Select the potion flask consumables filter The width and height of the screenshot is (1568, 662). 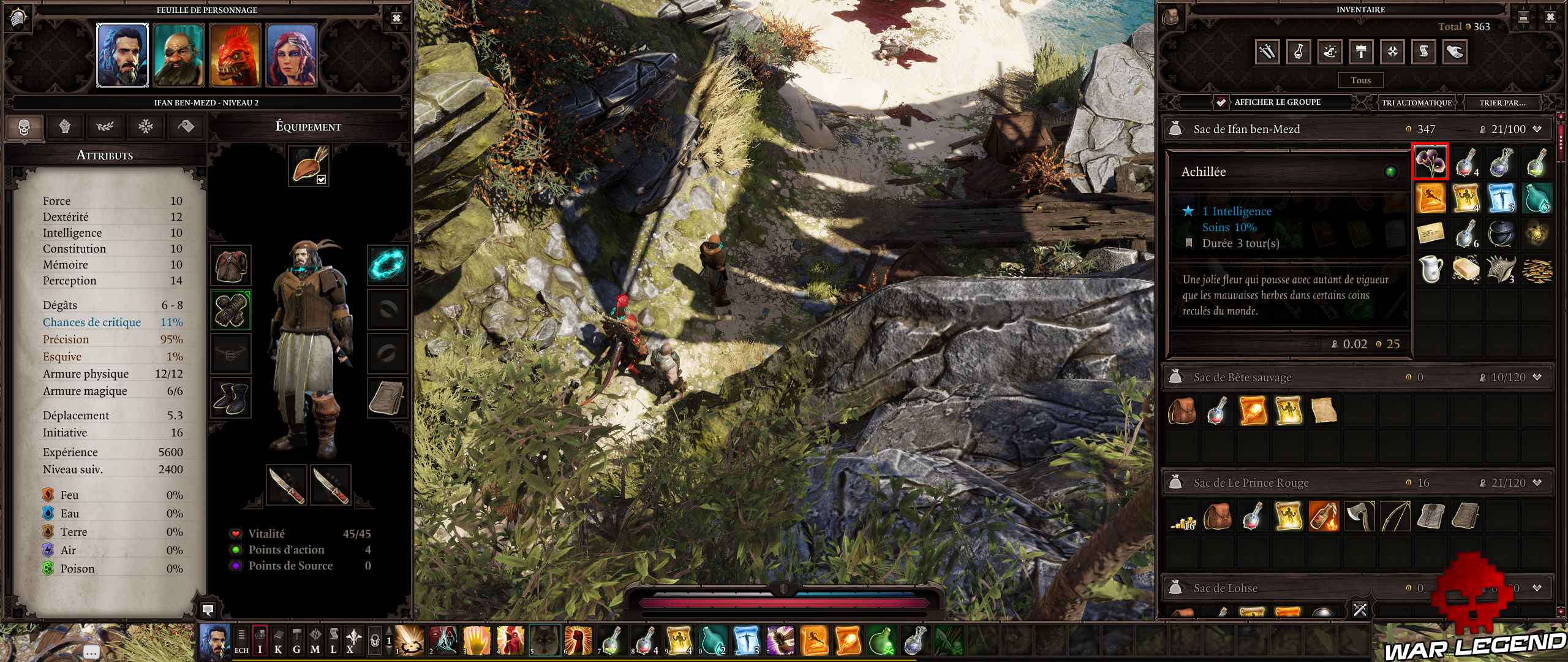[1298, 51]
